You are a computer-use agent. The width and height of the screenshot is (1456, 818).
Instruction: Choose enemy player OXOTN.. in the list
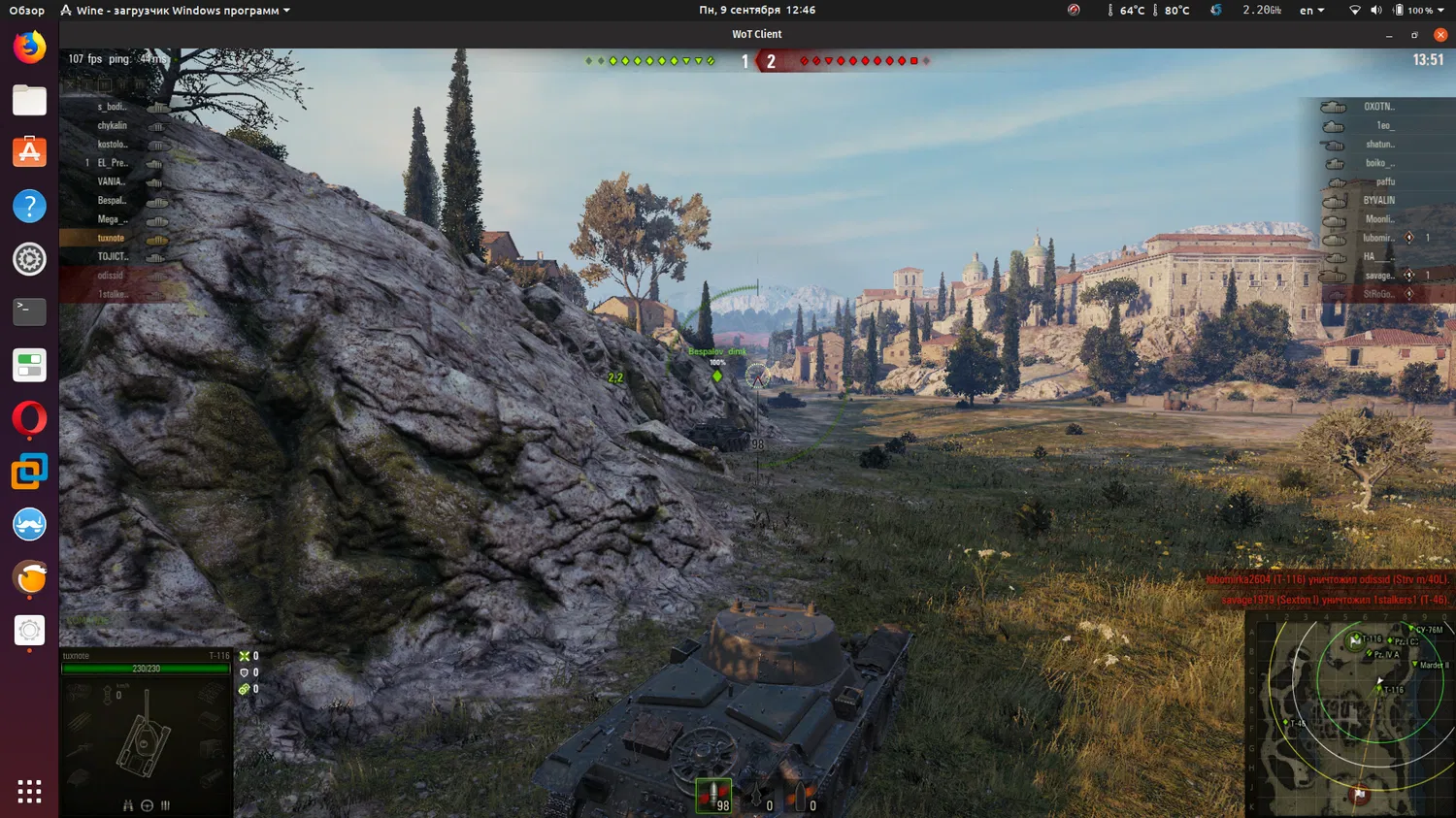tap(1378, 107)
